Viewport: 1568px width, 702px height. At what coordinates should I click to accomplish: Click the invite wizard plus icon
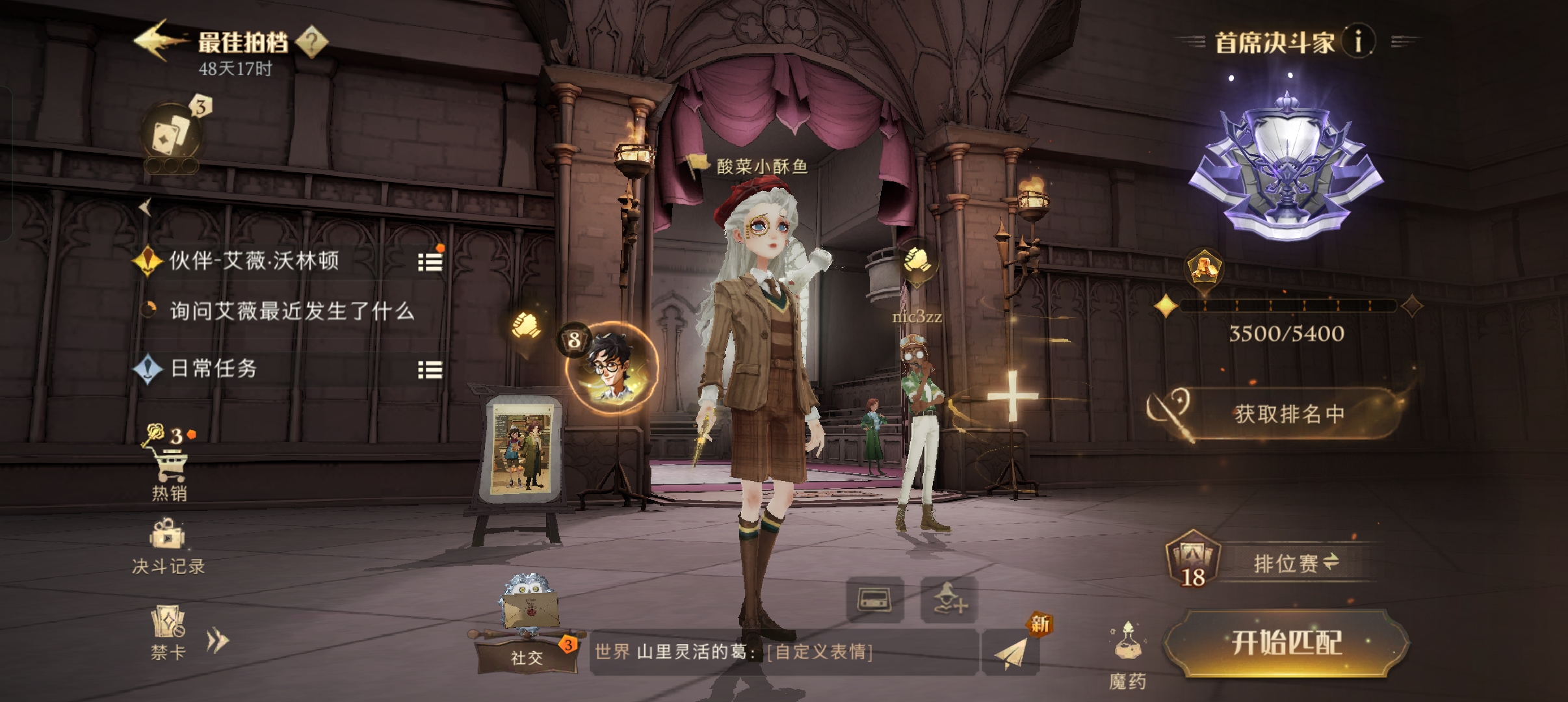click(x=949, y=599)
